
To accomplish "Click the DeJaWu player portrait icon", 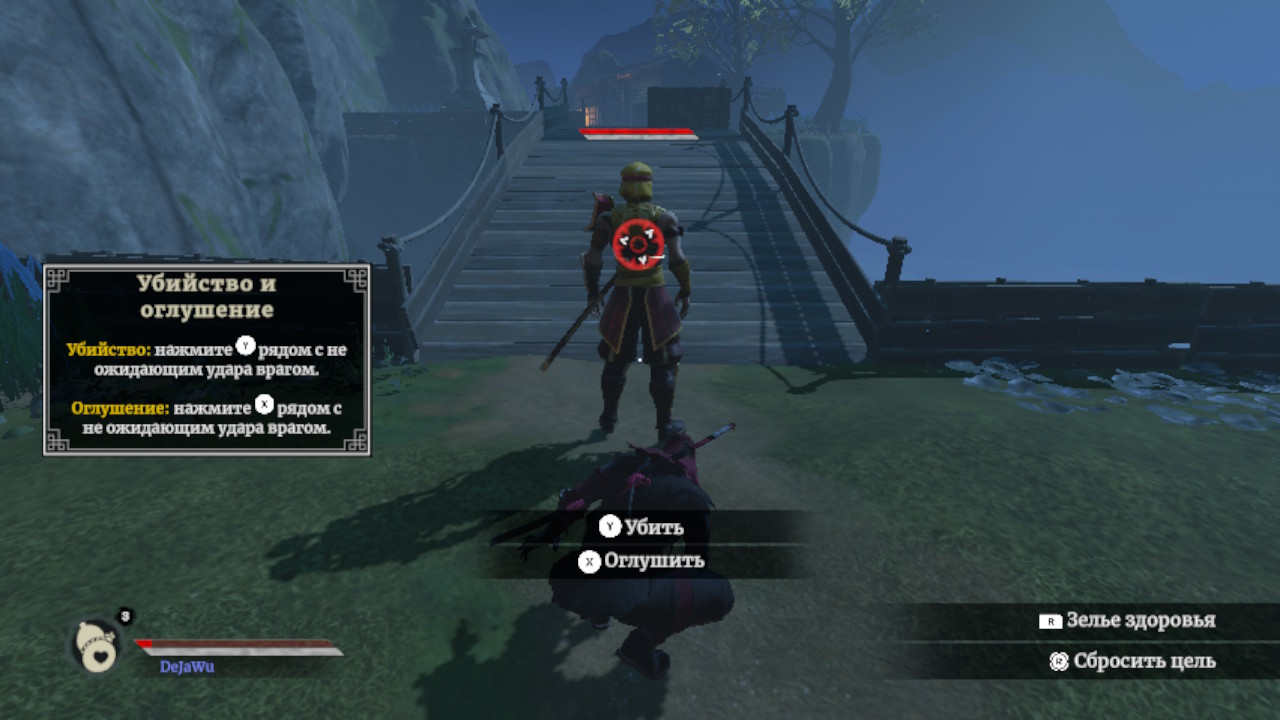I will pos(96,646).
